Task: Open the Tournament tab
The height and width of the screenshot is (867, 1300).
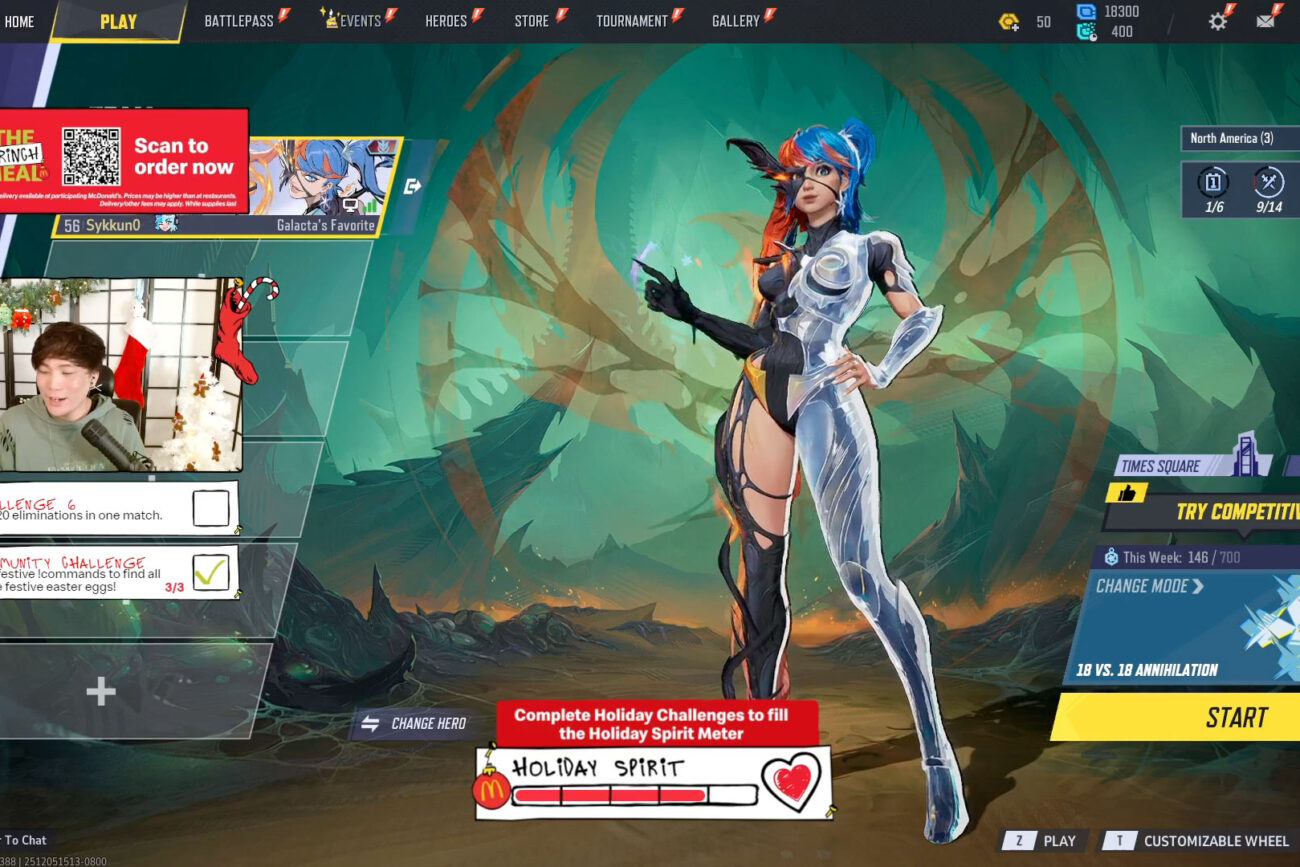Action: point(631,21)
